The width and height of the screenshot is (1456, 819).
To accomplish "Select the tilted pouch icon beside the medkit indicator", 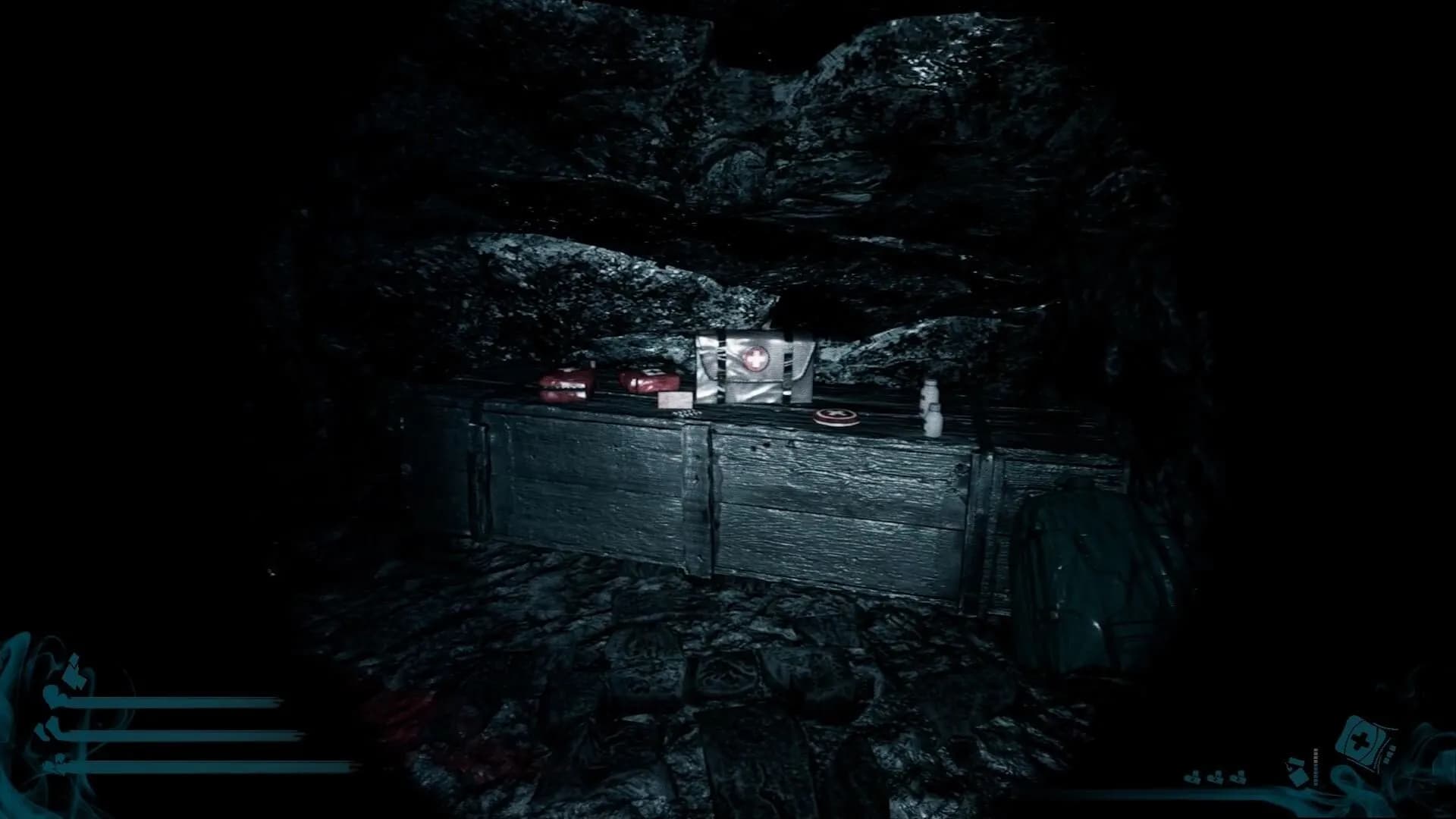I will 1298,770.
